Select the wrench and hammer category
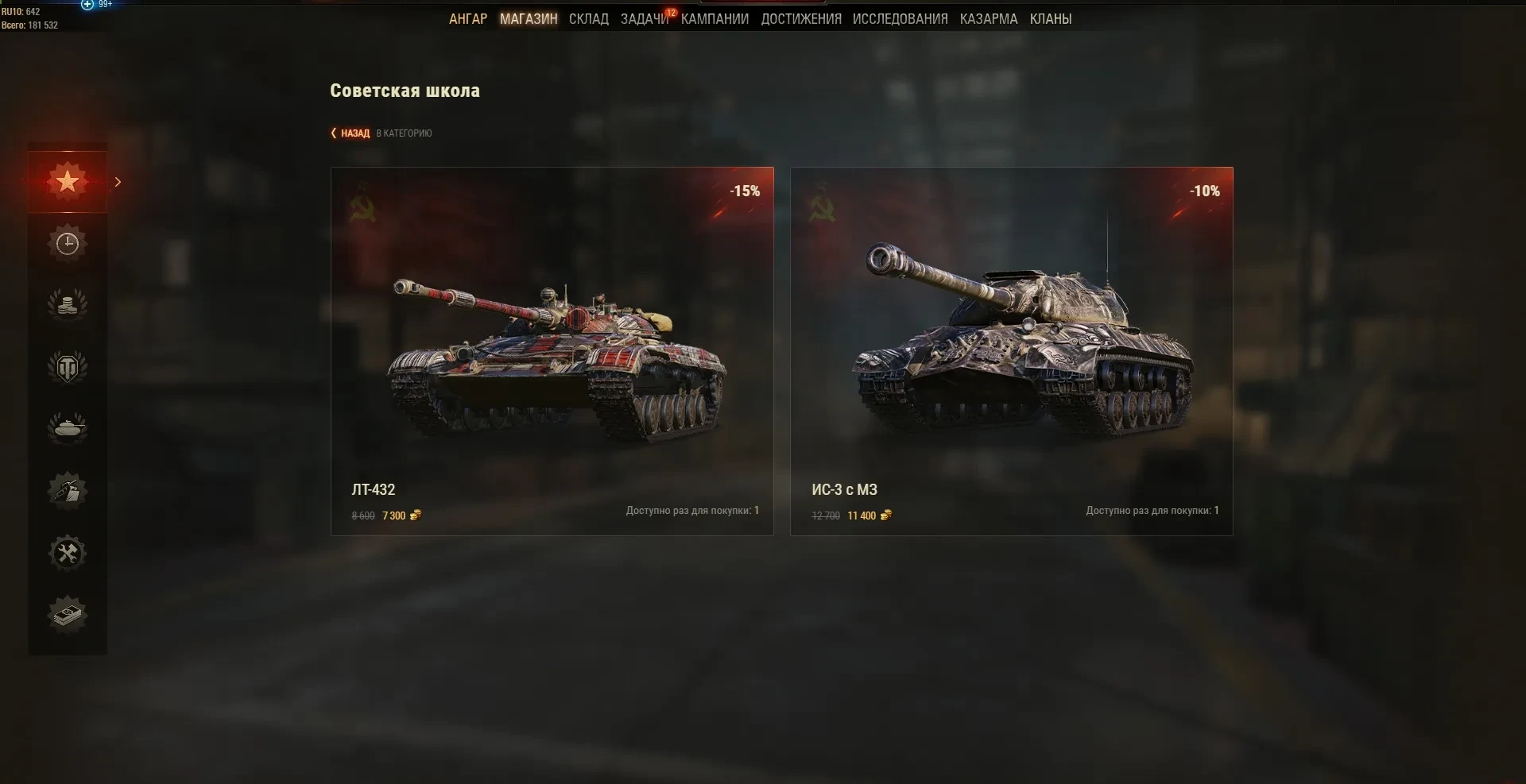 [x=68, y=553]
